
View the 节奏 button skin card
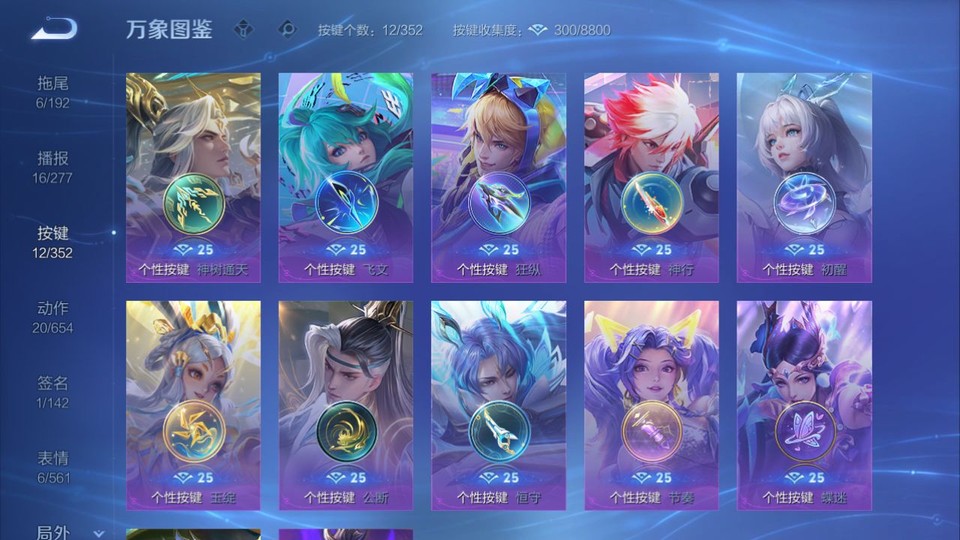(x=652, y=405)
